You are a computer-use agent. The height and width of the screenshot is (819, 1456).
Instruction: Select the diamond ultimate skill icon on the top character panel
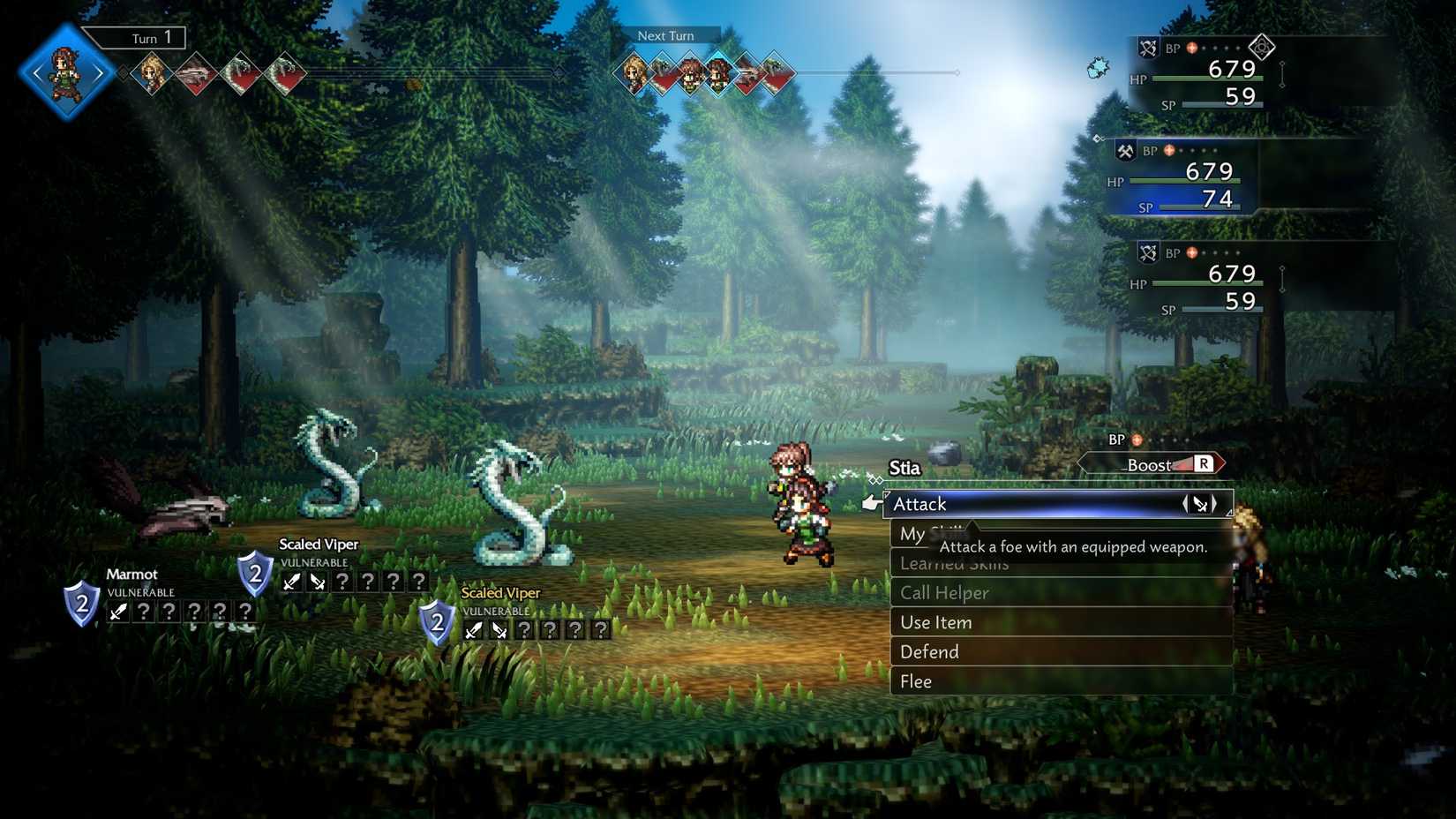coord(1261,49)
